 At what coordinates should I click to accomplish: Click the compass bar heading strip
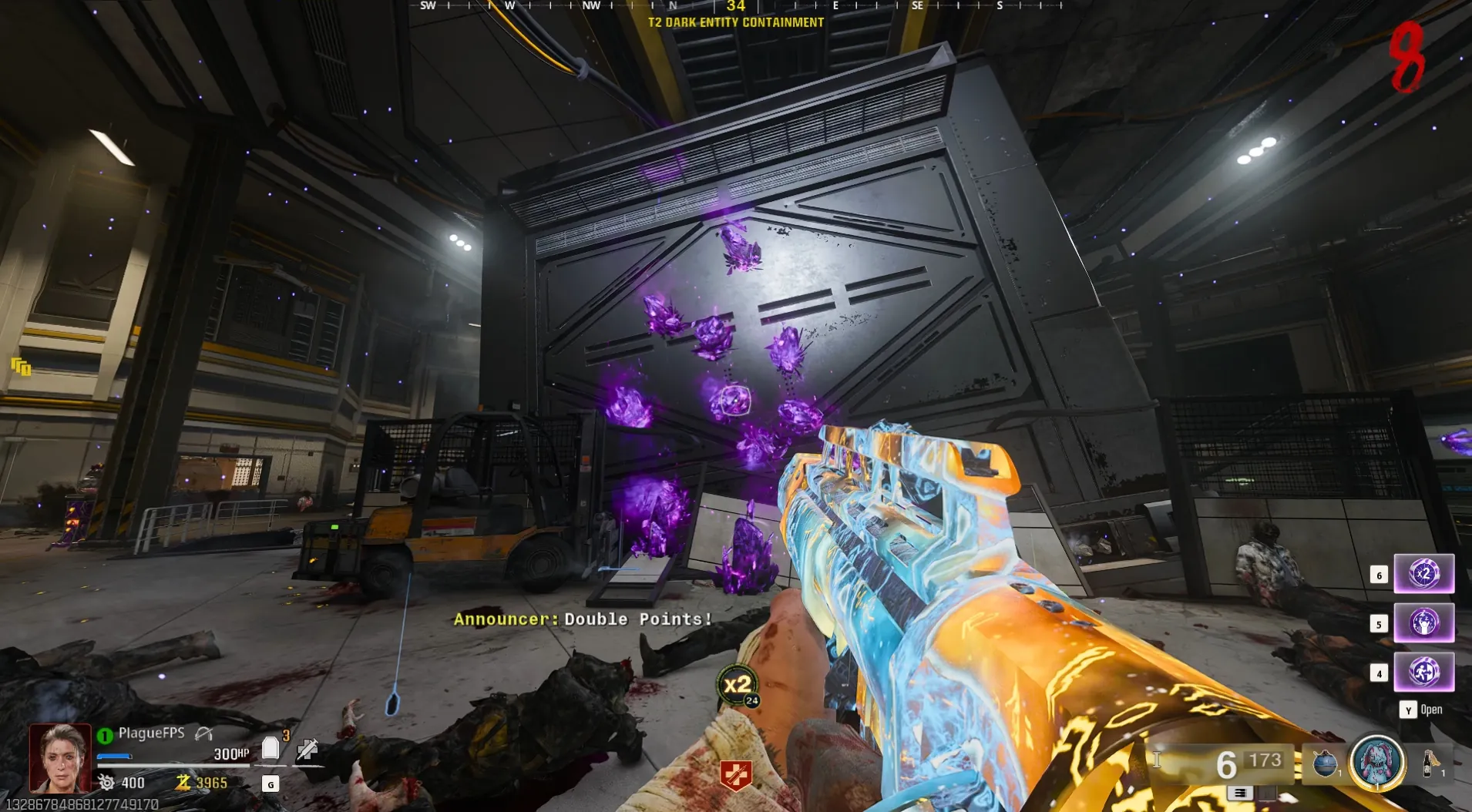[x=736, y=6]
